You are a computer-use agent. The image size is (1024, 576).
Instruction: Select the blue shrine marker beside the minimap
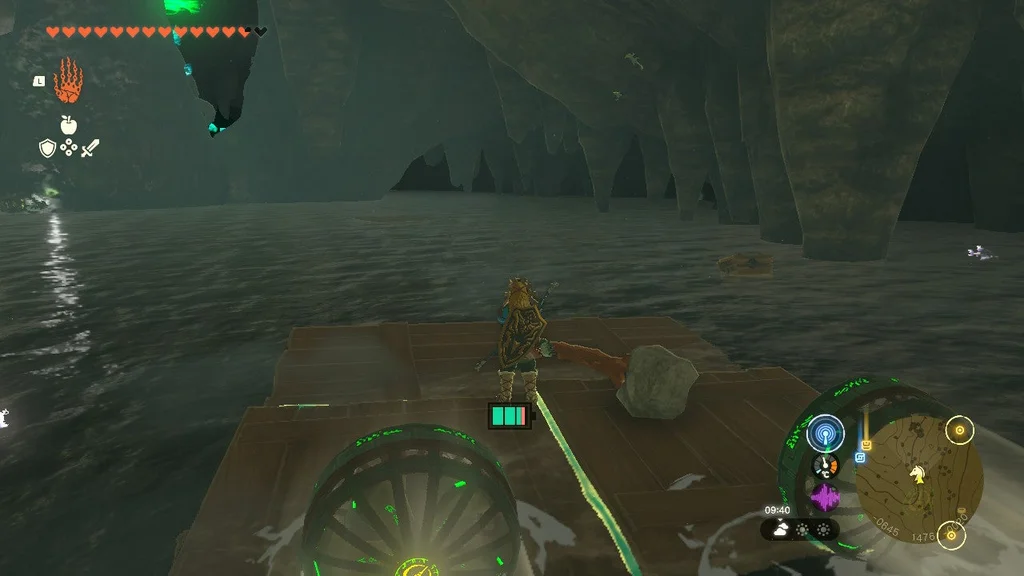tap(860, 457)
